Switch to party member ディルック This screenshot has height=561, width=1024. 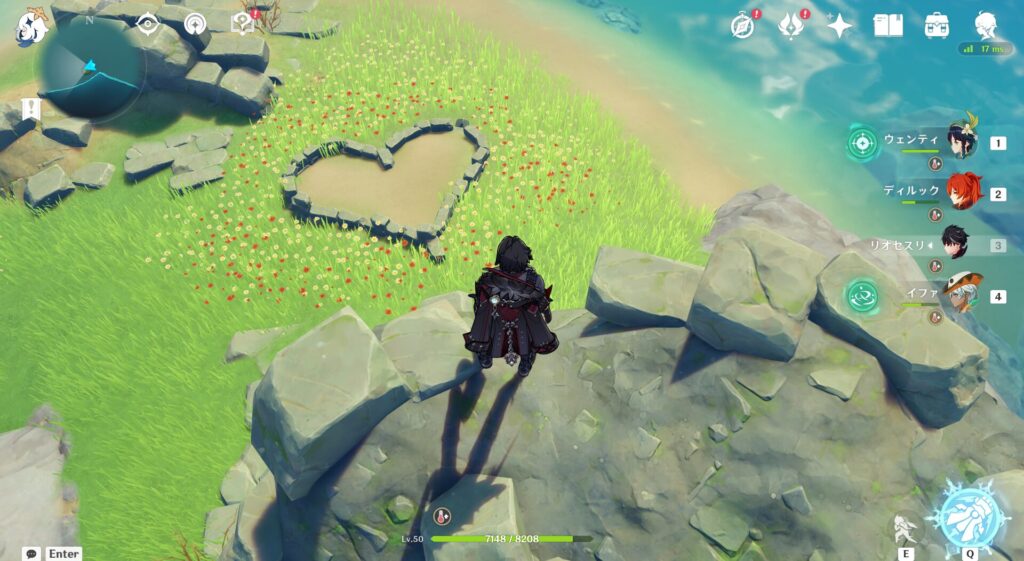[x=960, y=192]
